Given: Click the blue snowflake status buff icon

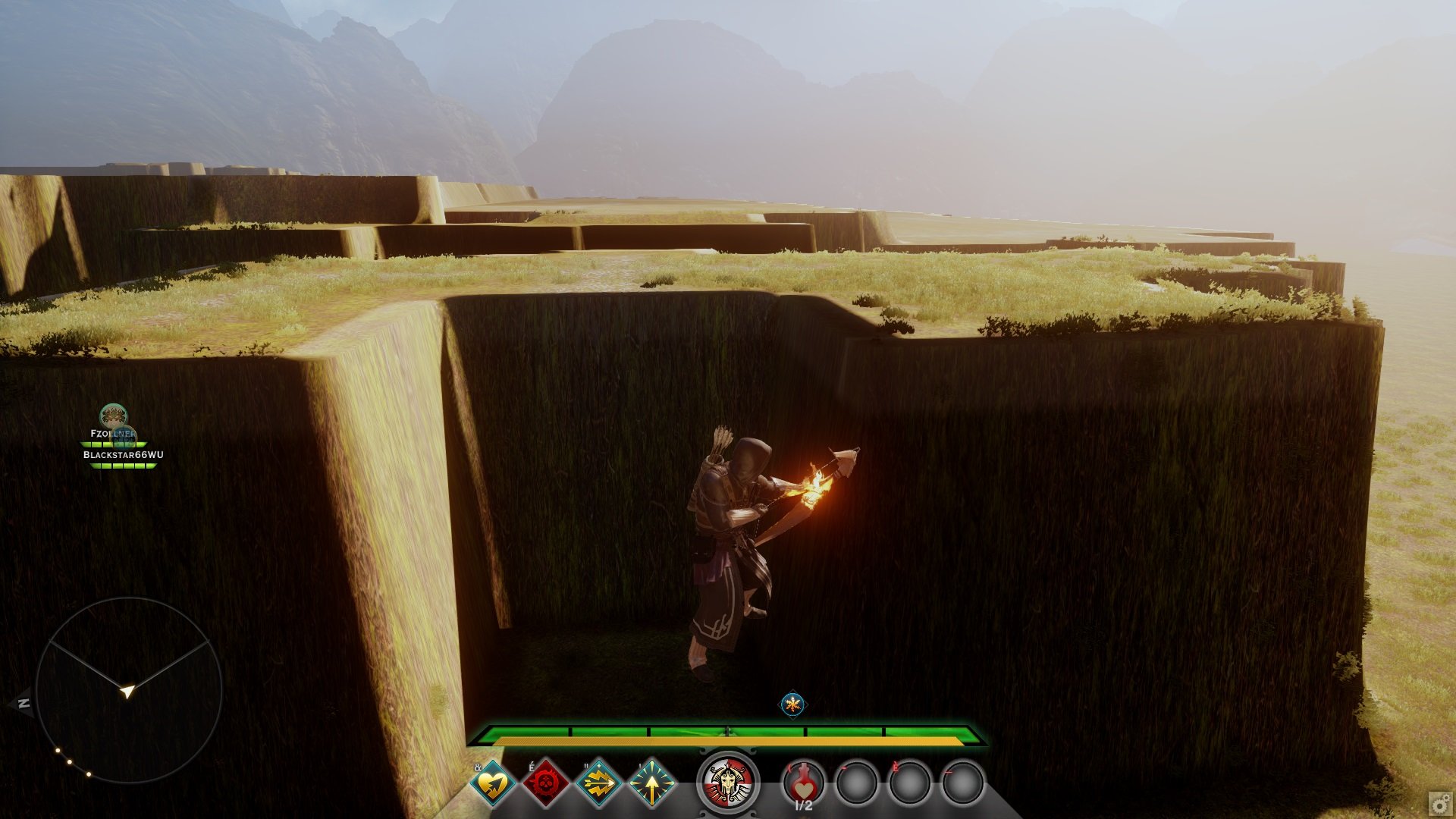Looking at the screenshot, I should pyautogui.click(x=793, y=704).
